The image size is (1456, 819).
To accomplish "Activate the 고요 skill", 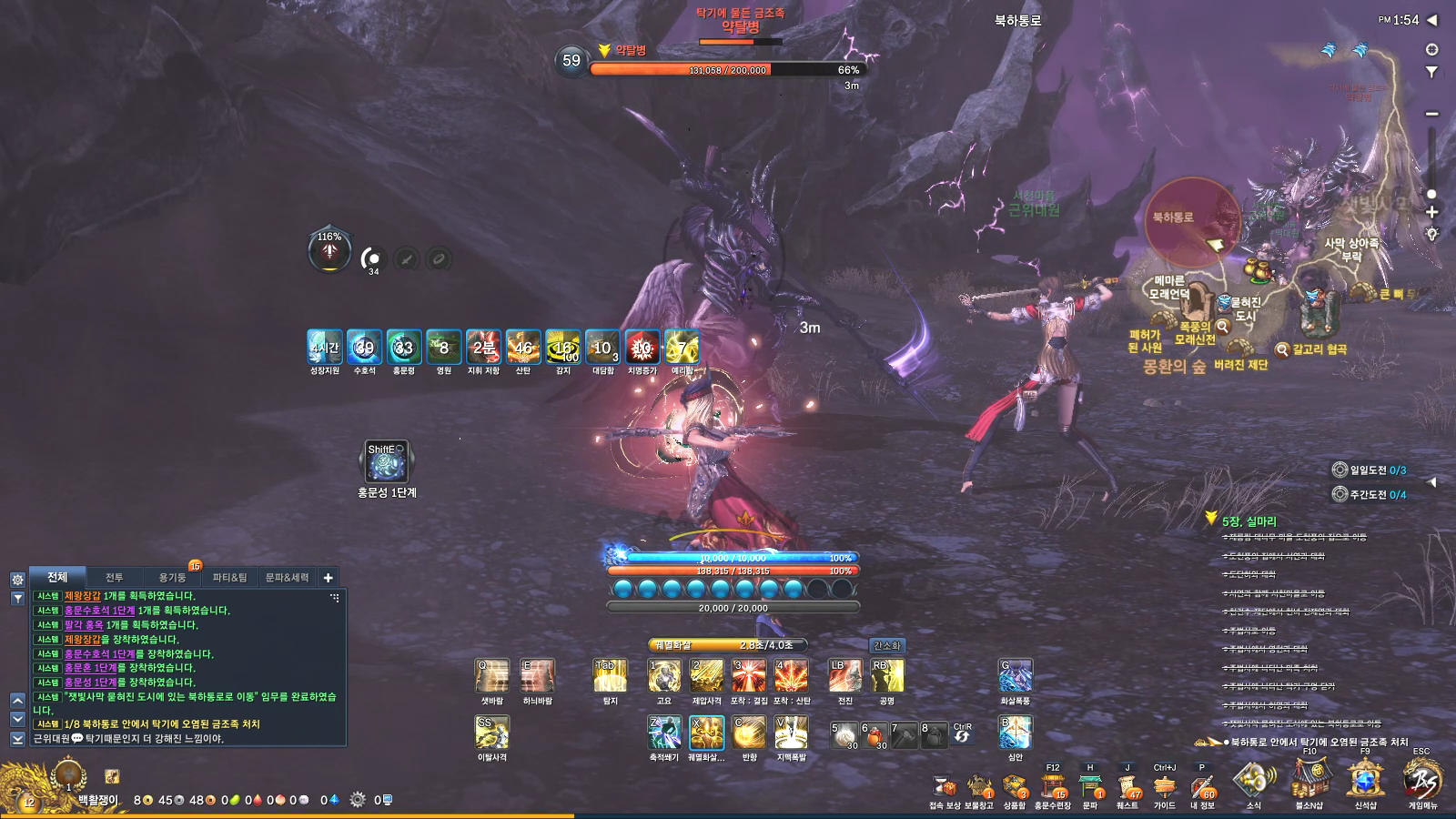I will click(x=663, y=677).
